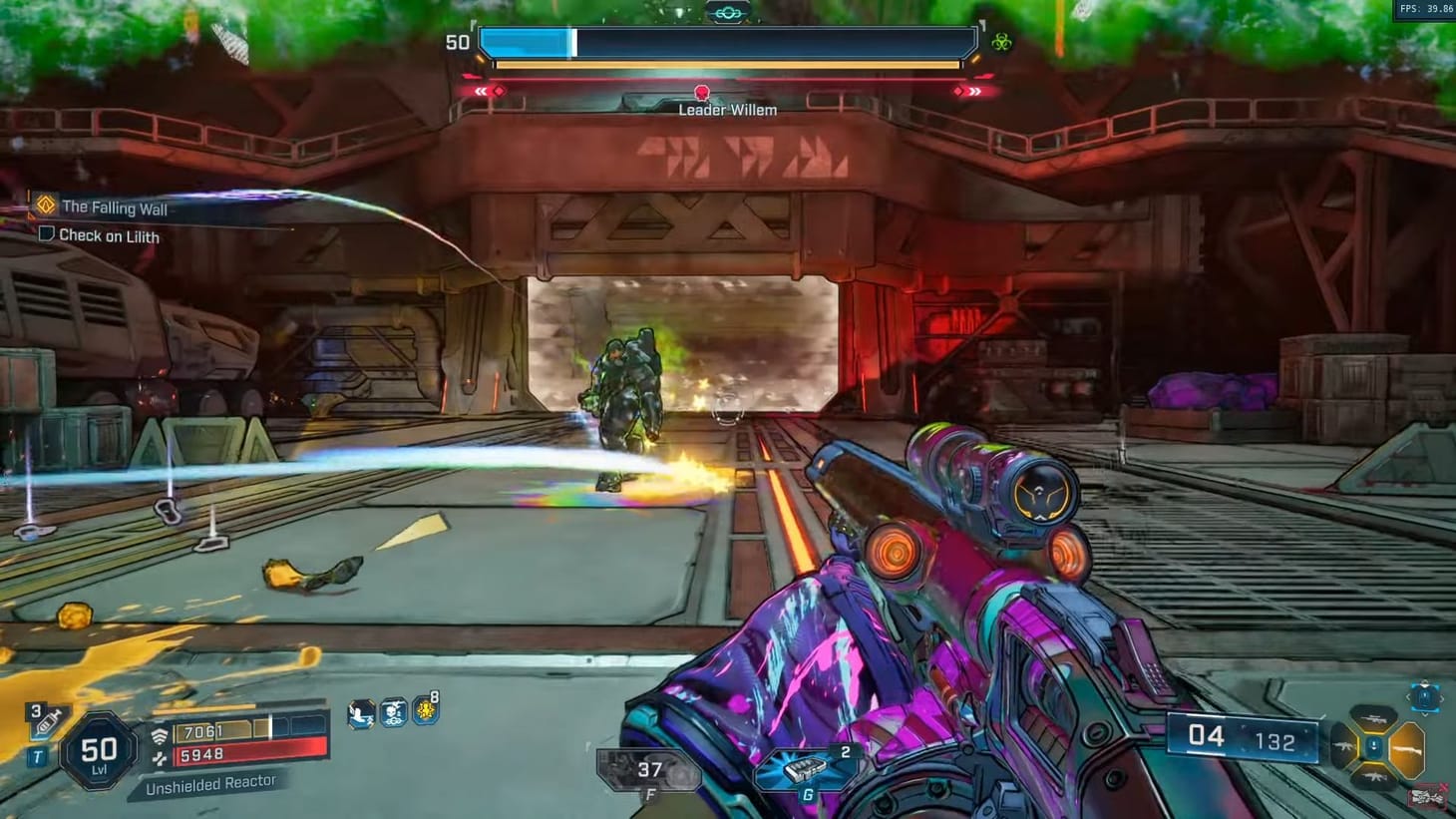Viewport: 1456px width, 819px height.
Task: Collapse the weapon selector with the down chevron
Action: (1424, 715)
